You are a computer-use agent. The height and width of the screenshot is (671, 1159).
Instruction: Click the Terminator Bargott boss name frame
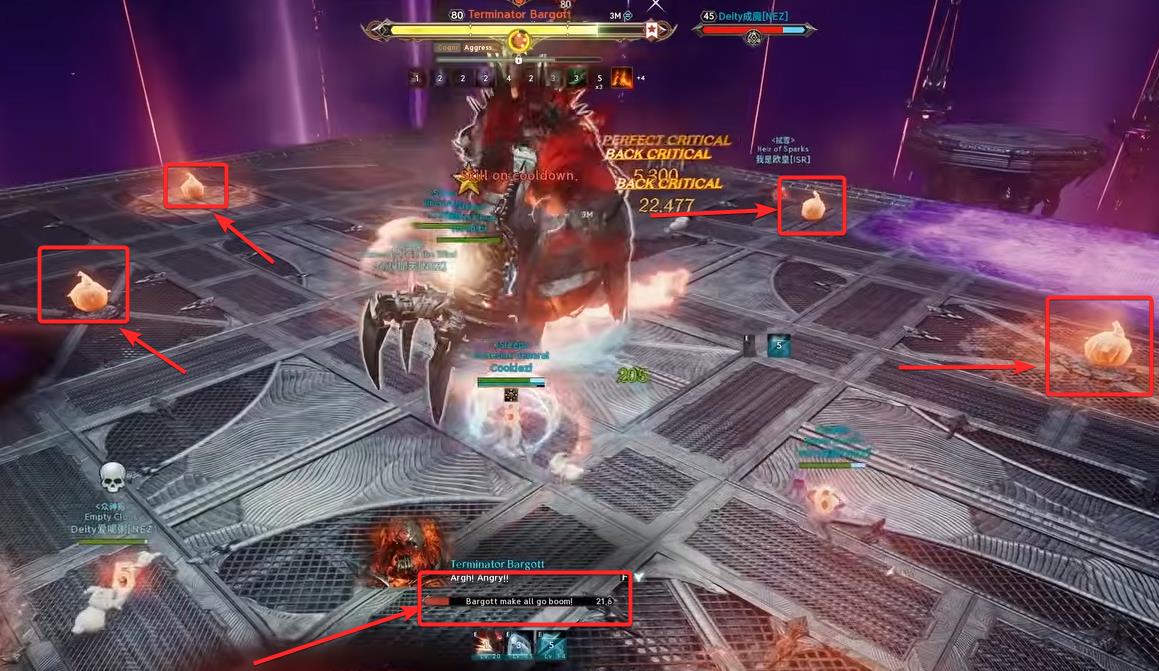(x=516, y=15)
